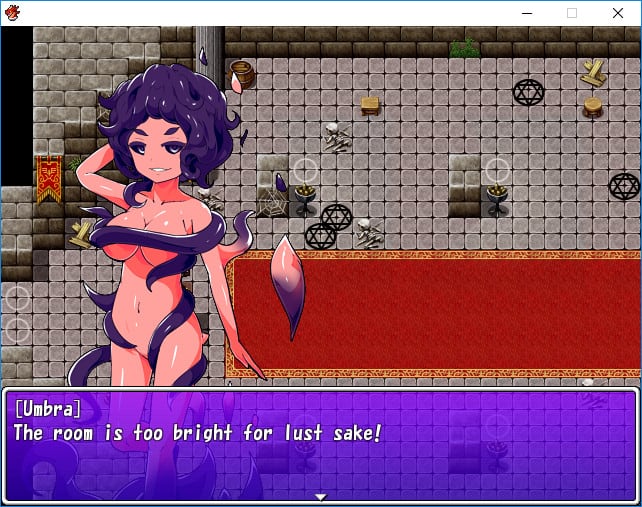Advance dialogue with the white arrow indicator
This screenshot has height=507, width=642.
(320, 496)
